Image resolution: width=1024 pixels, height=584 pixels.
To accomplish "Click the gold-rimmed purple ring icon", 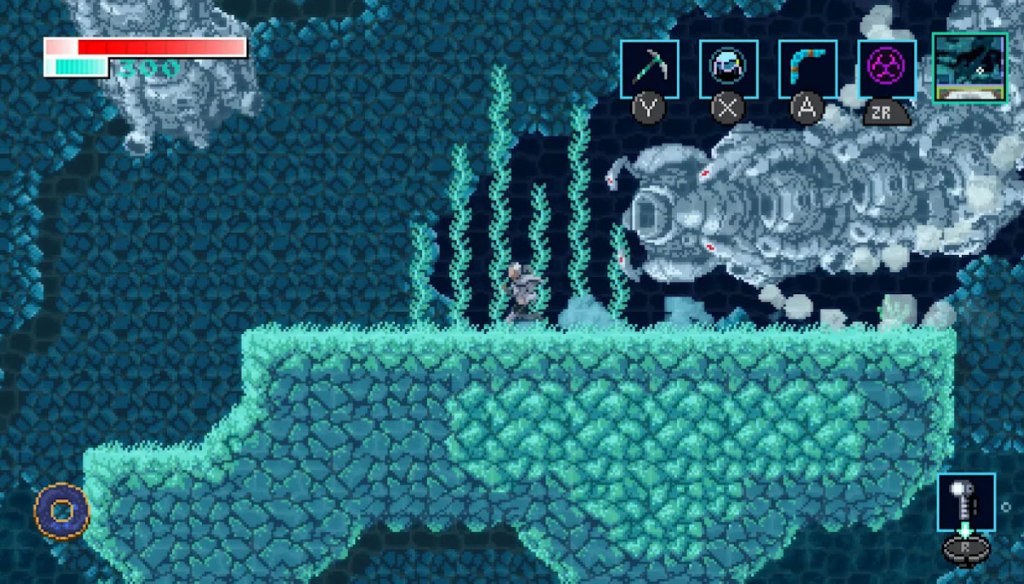I will [x=62, y=511].
